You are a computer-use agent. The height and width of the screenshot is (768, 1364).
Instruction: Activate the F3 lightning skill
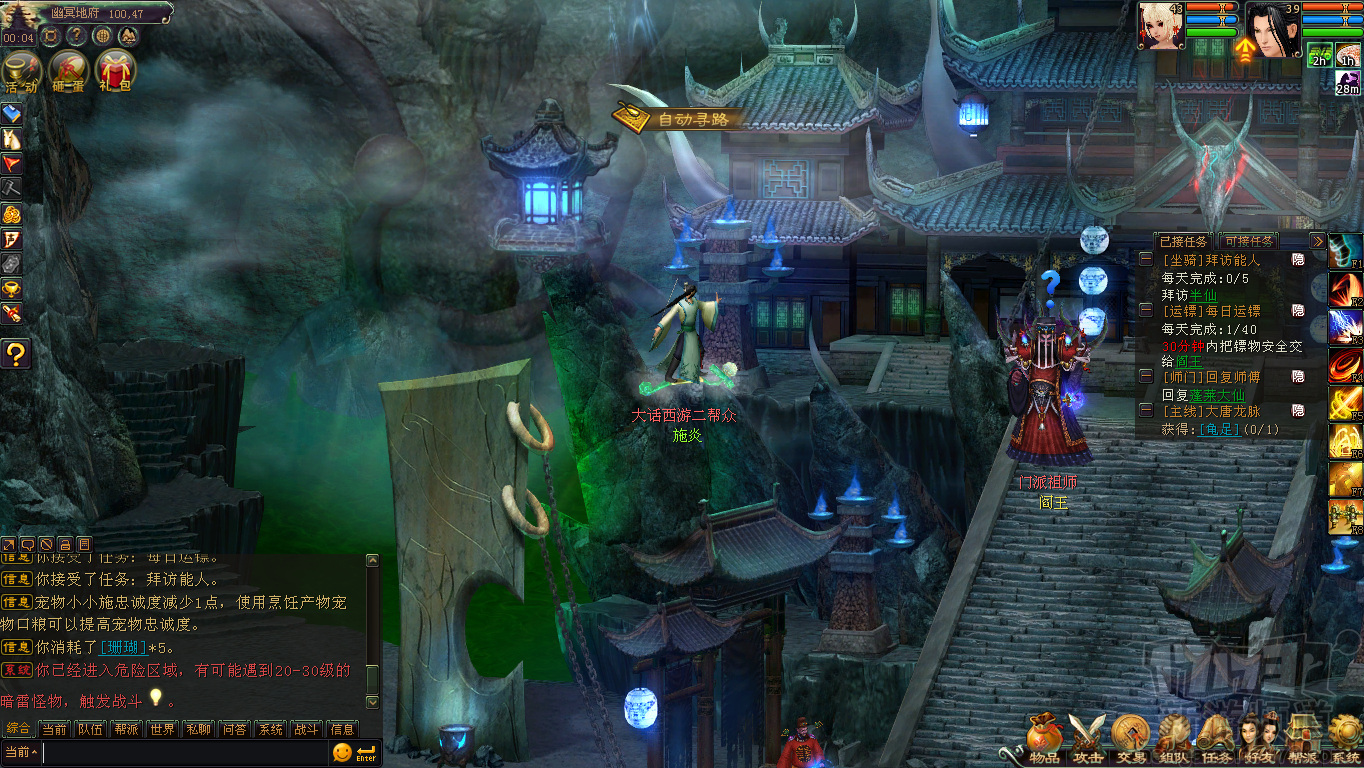[x=1345, y=327]
